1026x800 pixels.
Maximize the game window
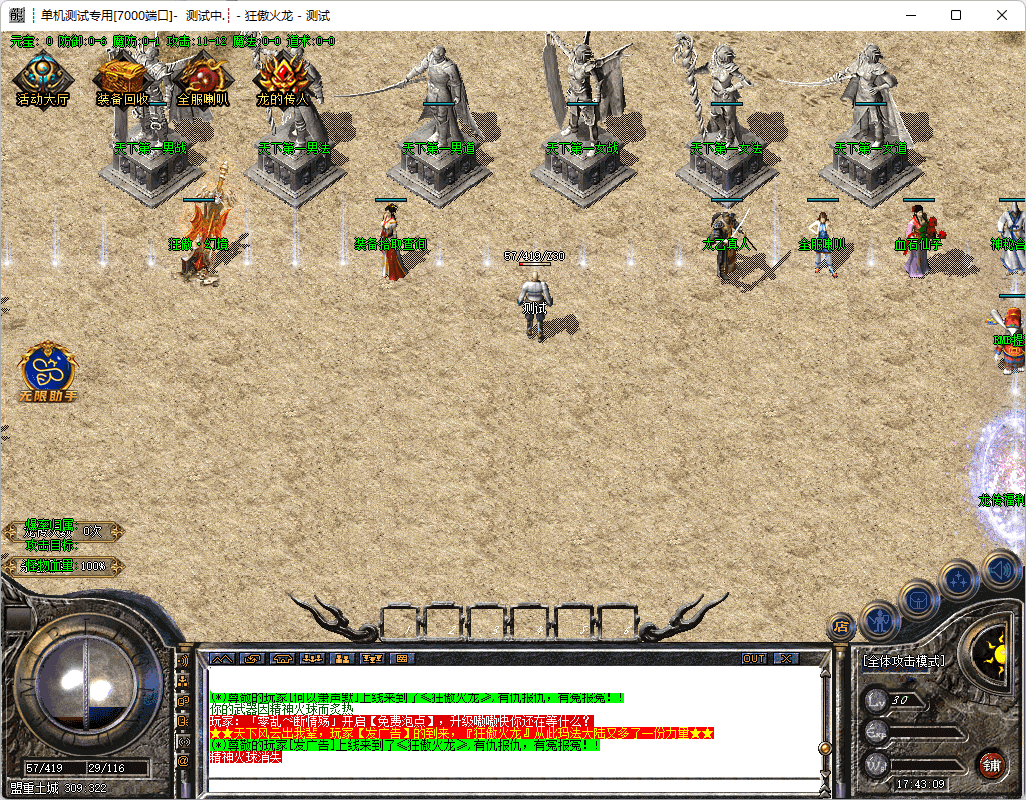[956, 15]
